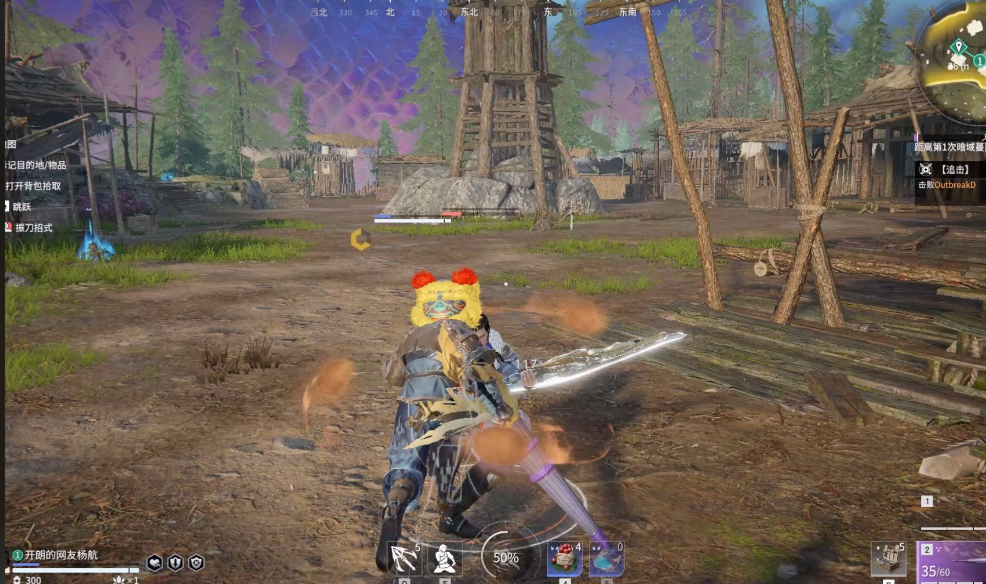Select the sword shield buff hexagon icon
986x584 pixels.
tap(176, 563)
